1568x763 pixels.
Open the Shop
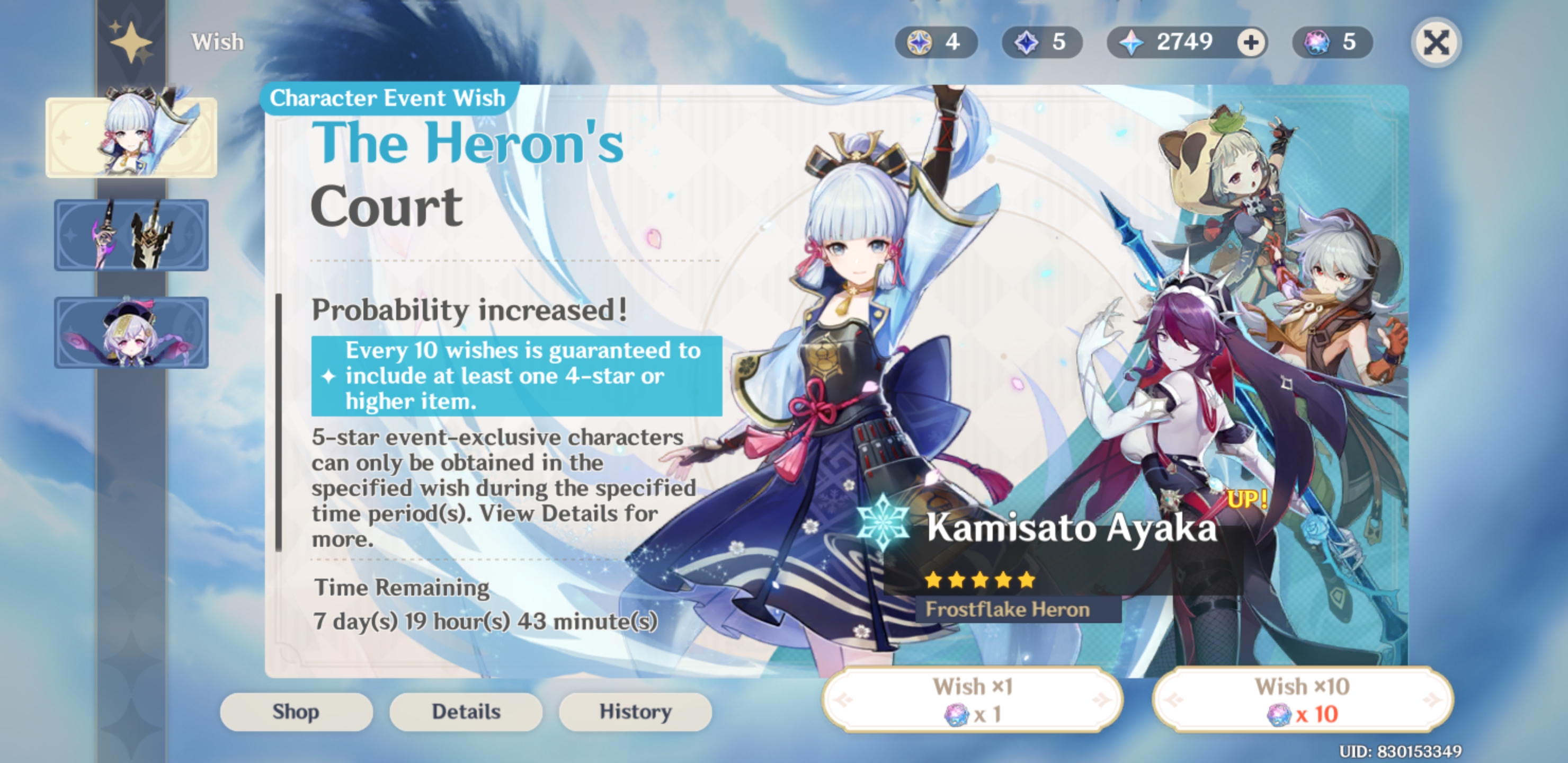click(x=297, y=711)
